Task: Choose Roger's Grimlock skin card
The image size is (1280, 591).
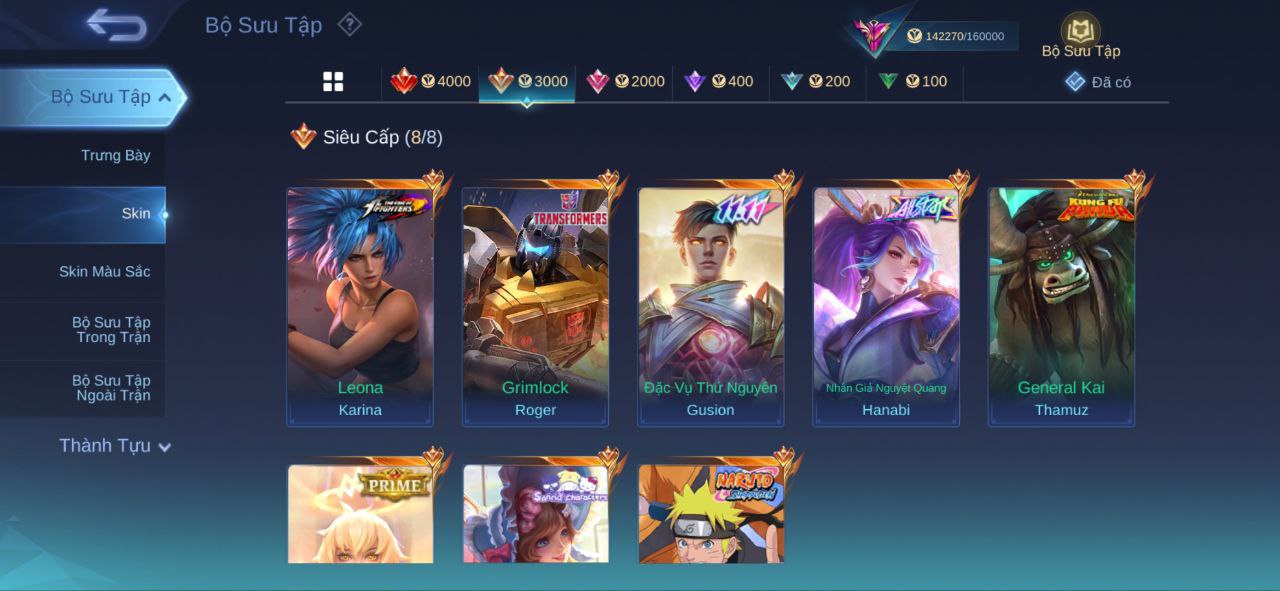Action: click(x=535, y=307)
